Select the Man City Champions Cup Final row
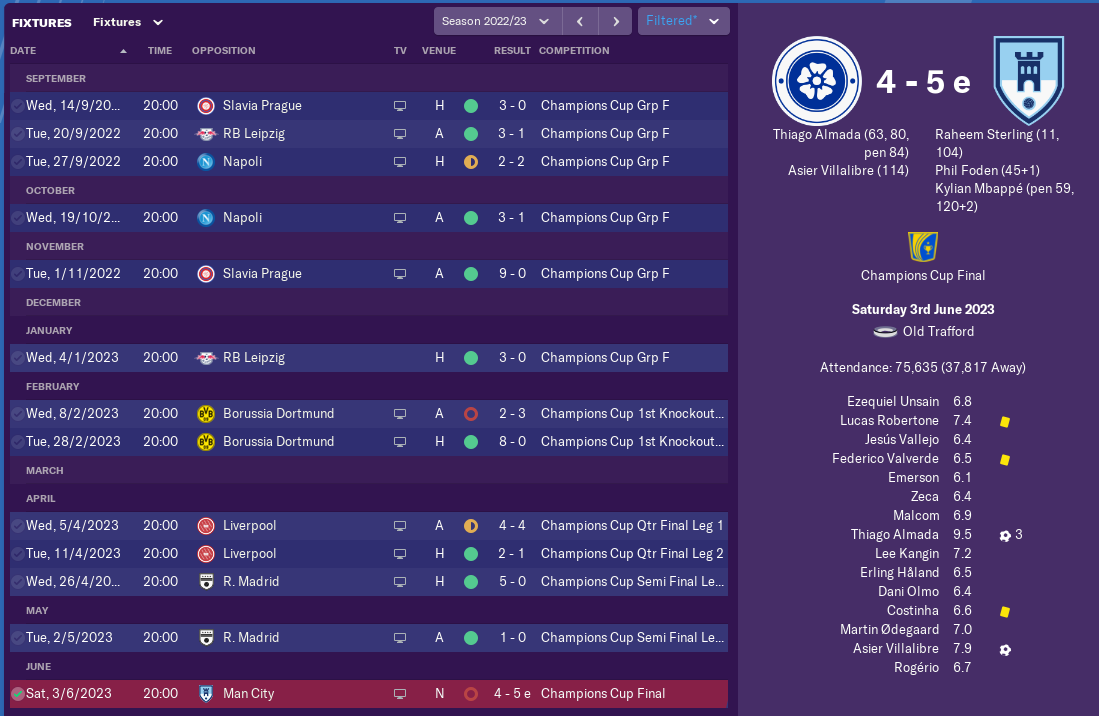Viewport: 1099px width, 716px height. click(x=368, y=693)
